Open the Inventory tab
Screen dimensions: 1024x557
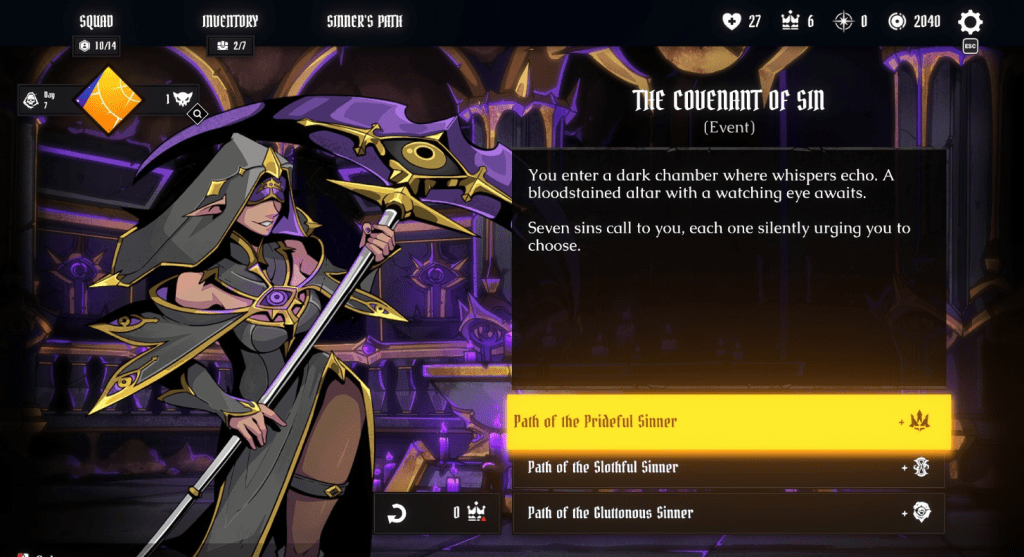(230, 21)
